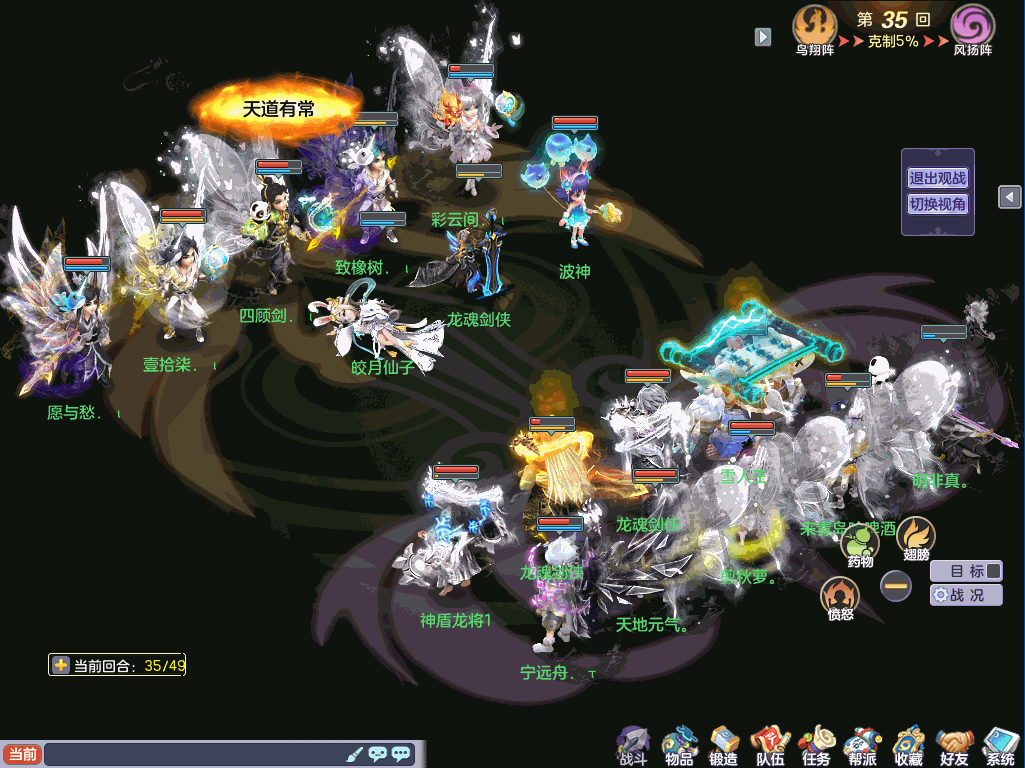Open the 锻造 forging menu
Image resolution: width=1025 pixels, height=768 pixels.
click(723, 745)
